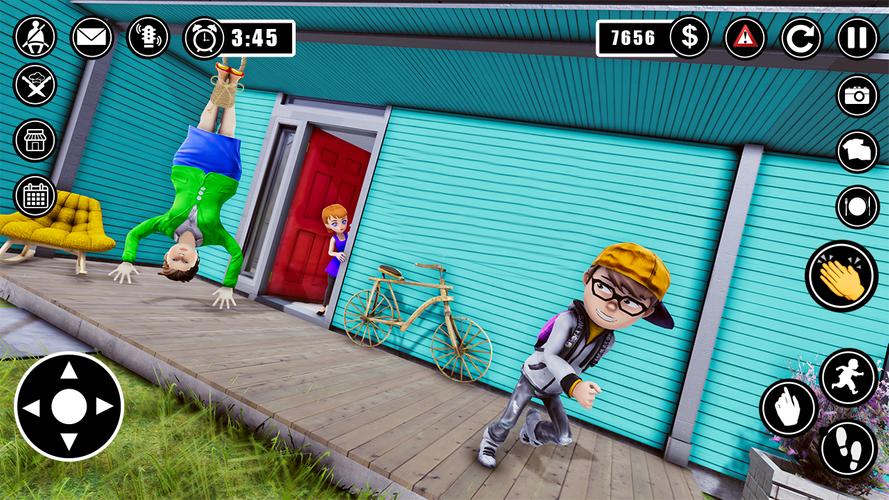The width and height of the screenshot is (889, 500).
Task: Click the alarm clock timer icon
Action: coord(204,38)
